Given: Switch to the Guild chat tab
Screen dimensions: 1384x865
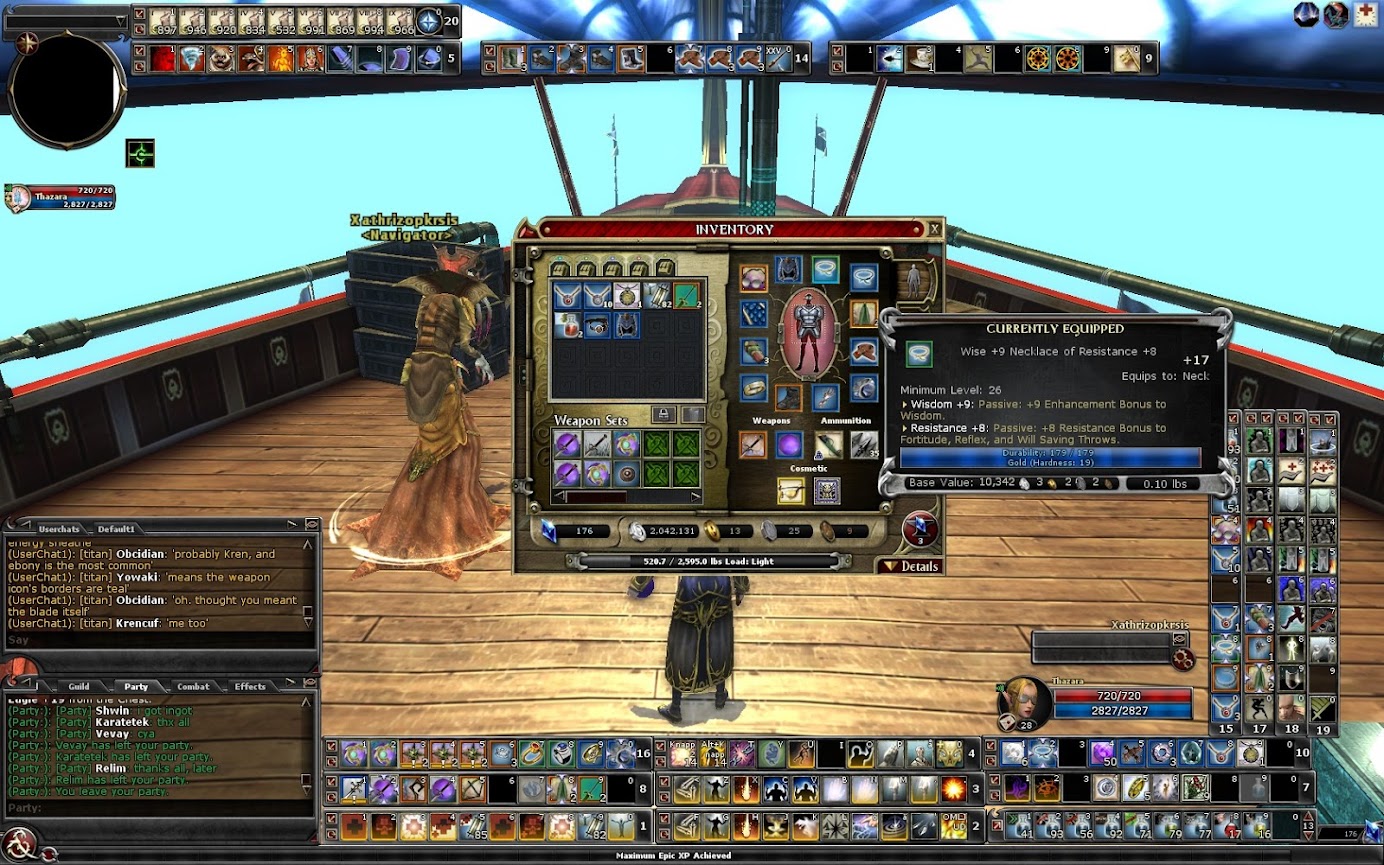Looking at the screenshot, I should pyautogui.click(x=79, y=686).
